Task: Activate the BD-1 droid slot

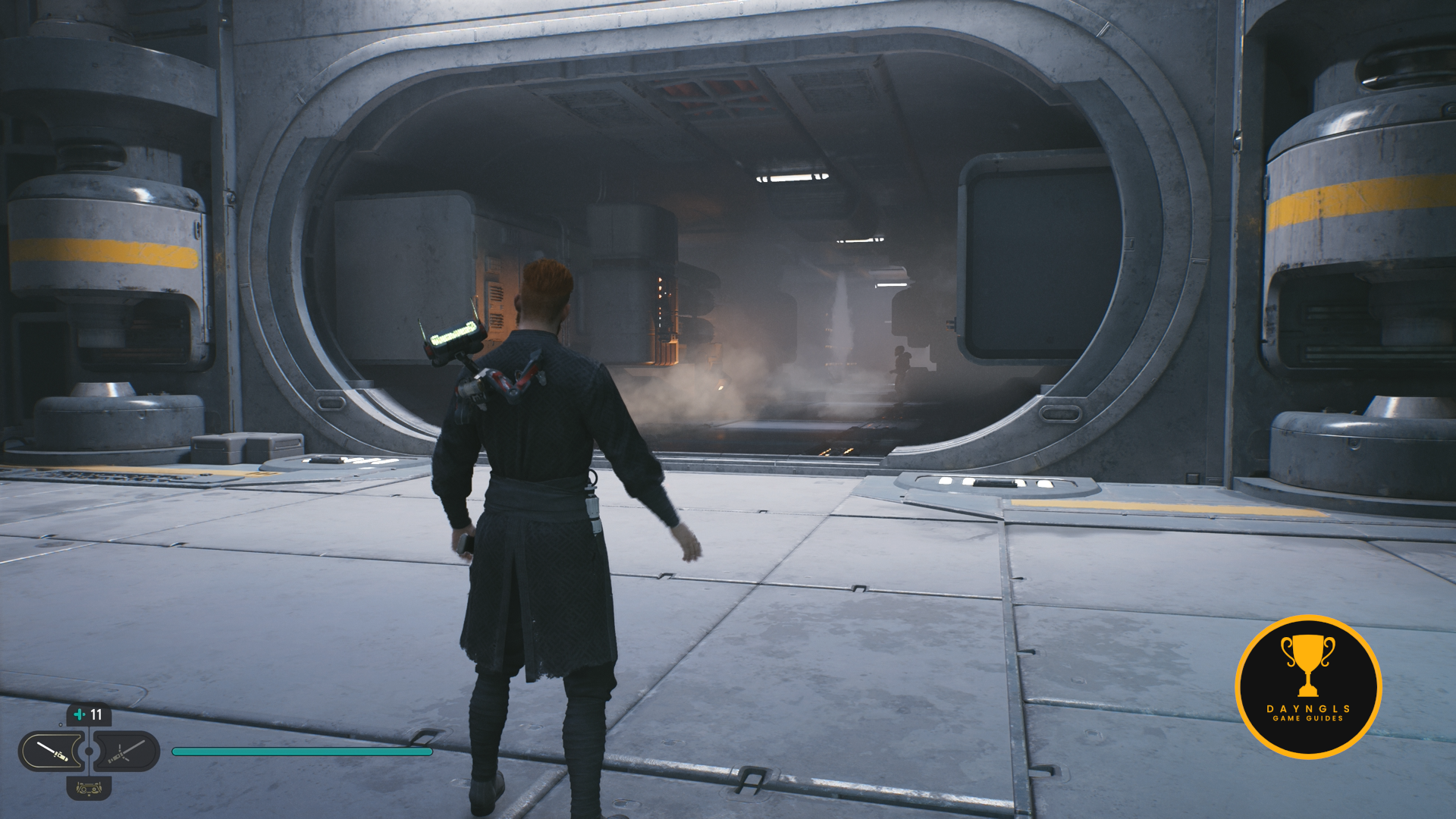Action: pos(89,789)
